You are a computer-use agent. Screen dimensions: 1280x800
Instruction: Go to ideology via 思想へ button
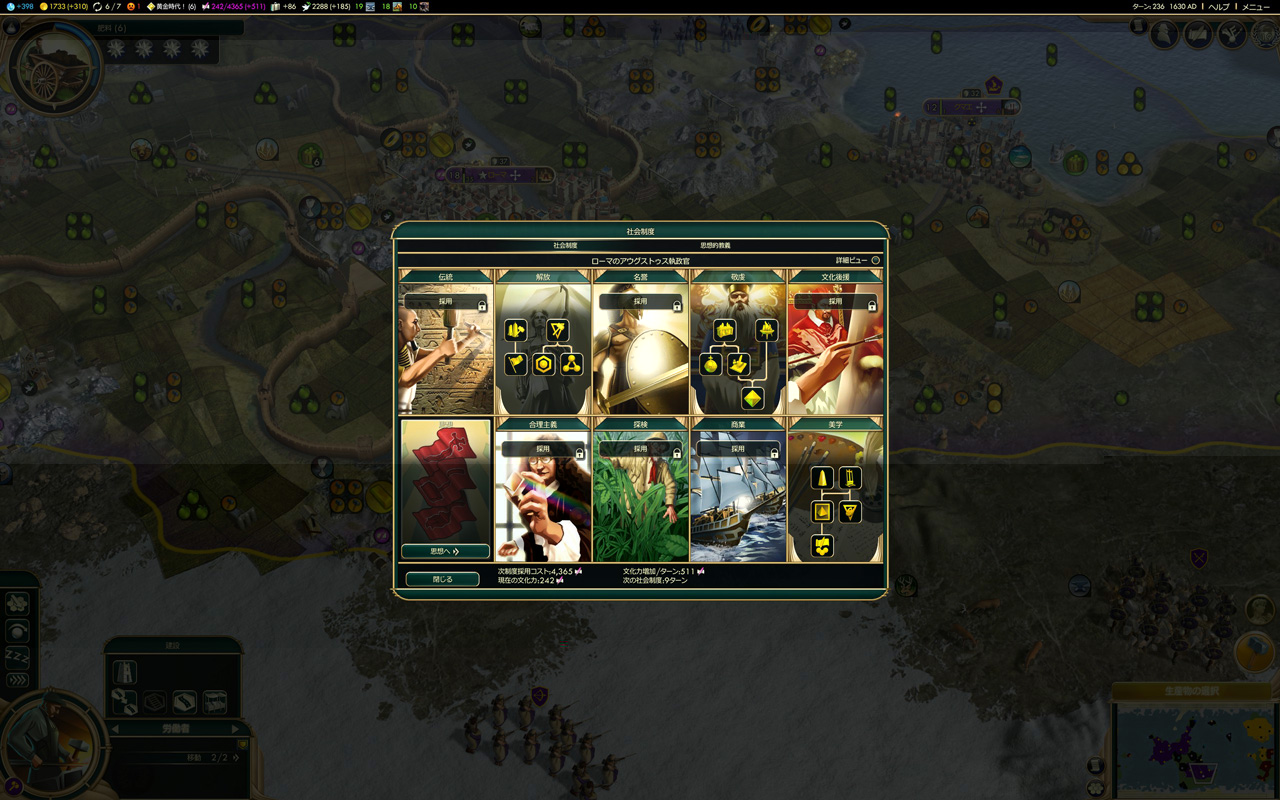point(445,551)
